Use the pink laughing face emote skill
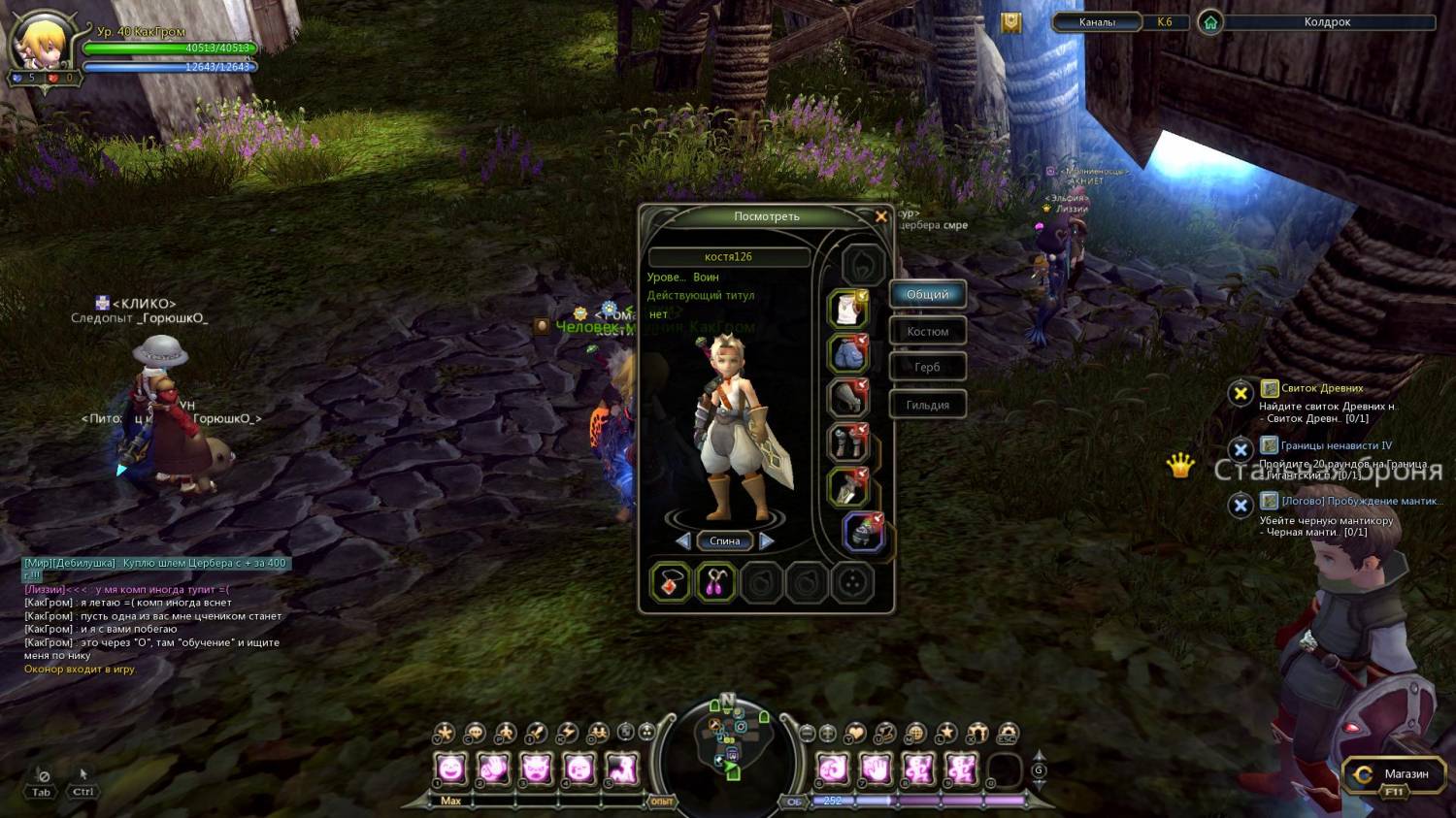This screenshot has height=818, width=1456. [451, 769]
